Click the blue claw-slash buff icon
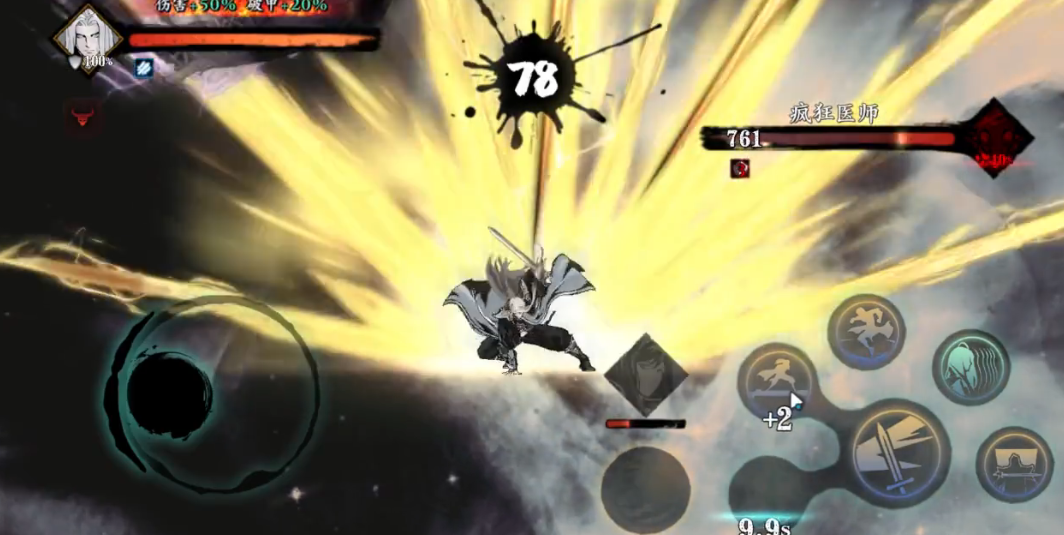 (143, 67)
